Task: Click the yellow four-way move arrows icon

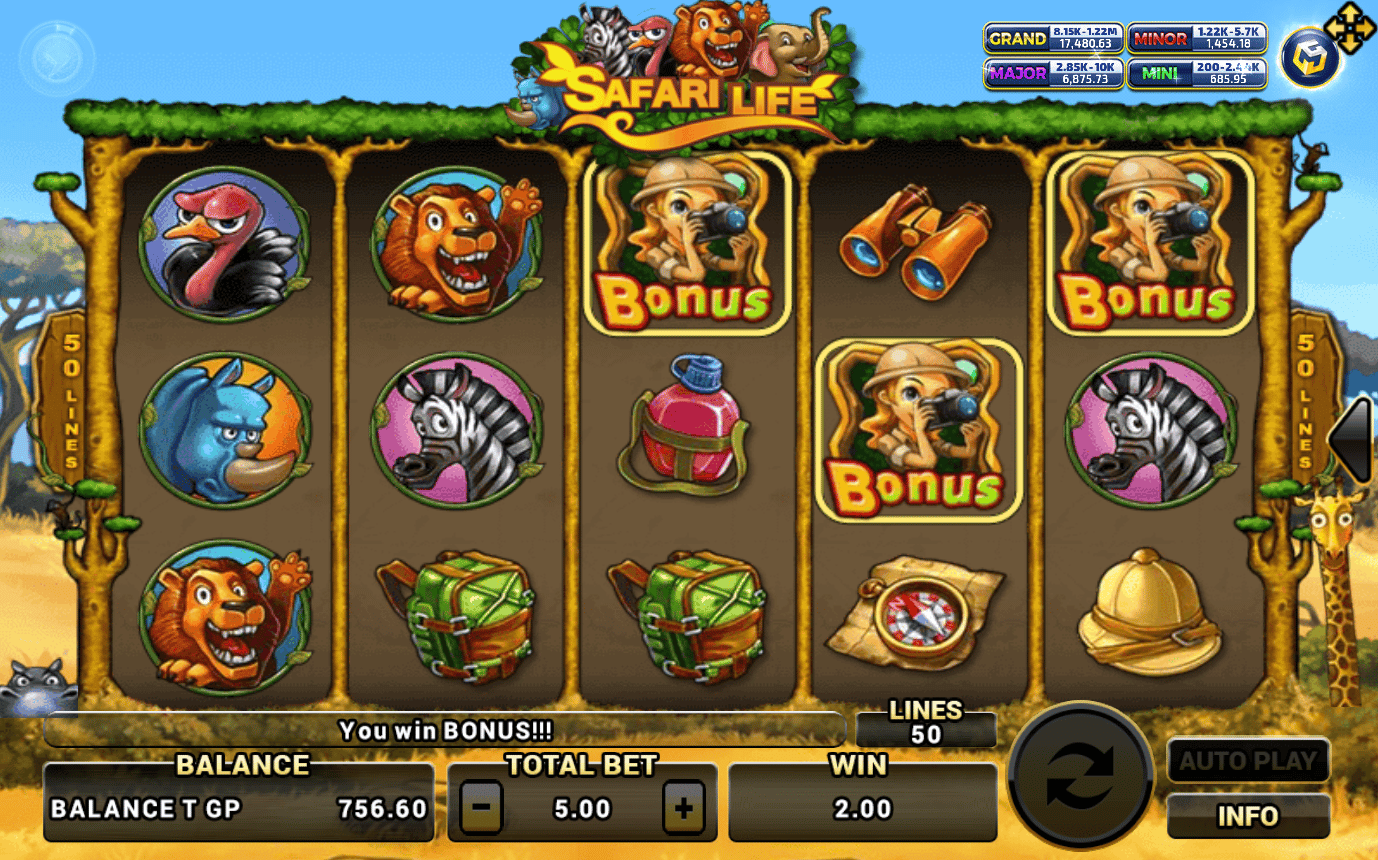Action: tap(1350, 30)
